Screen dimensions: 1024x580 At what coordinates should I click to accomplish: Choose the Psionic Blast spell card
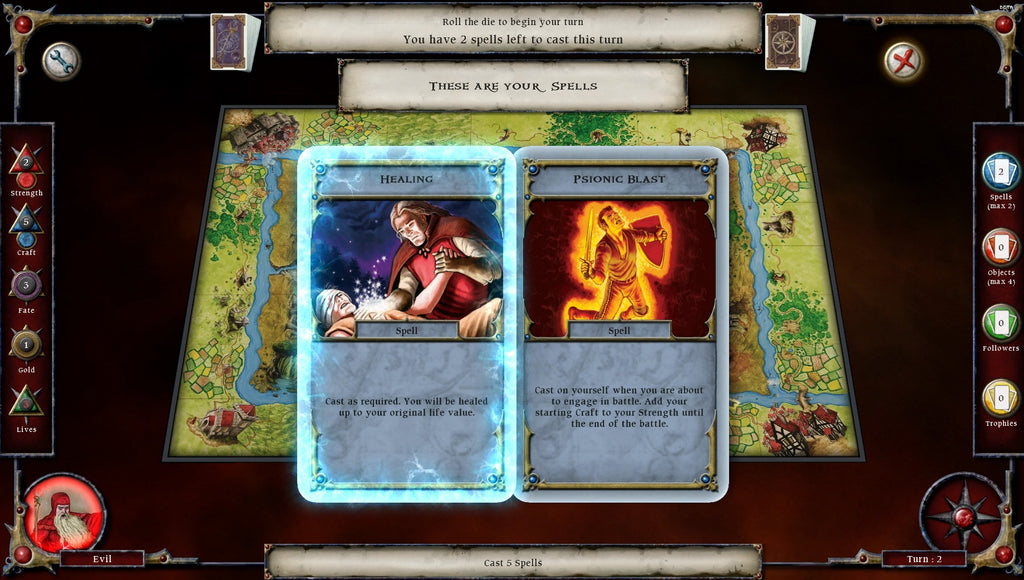[x=620, y=323]
